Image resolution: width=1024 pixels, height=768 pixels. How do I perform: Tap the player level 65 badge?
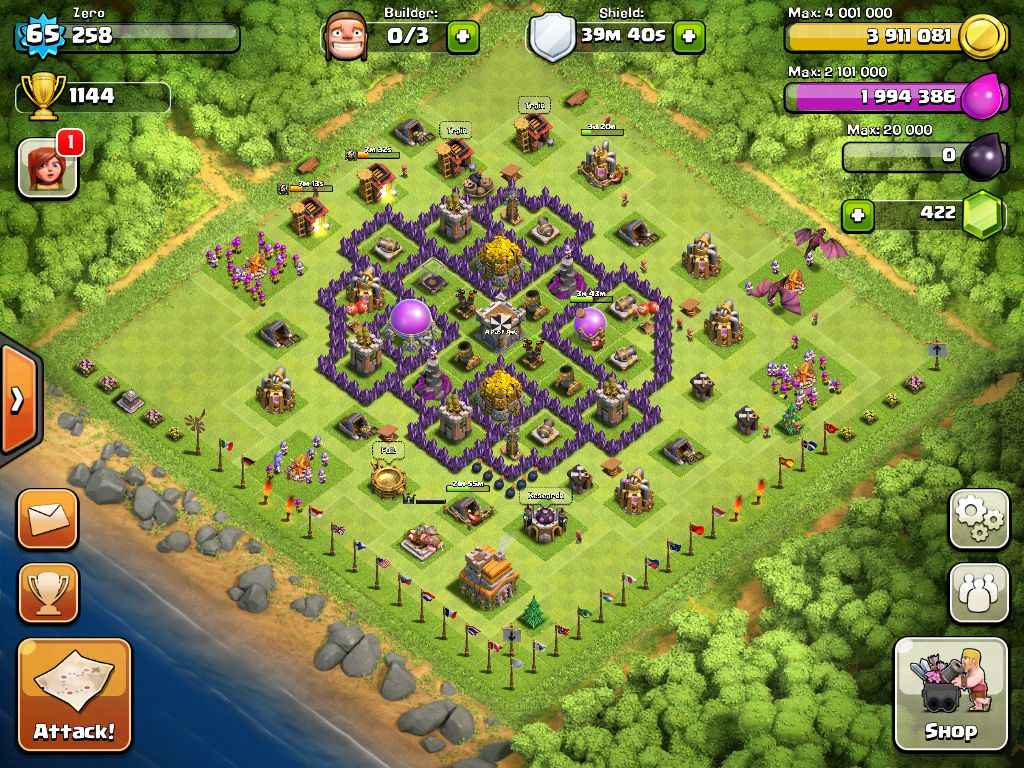click(42, 36)
